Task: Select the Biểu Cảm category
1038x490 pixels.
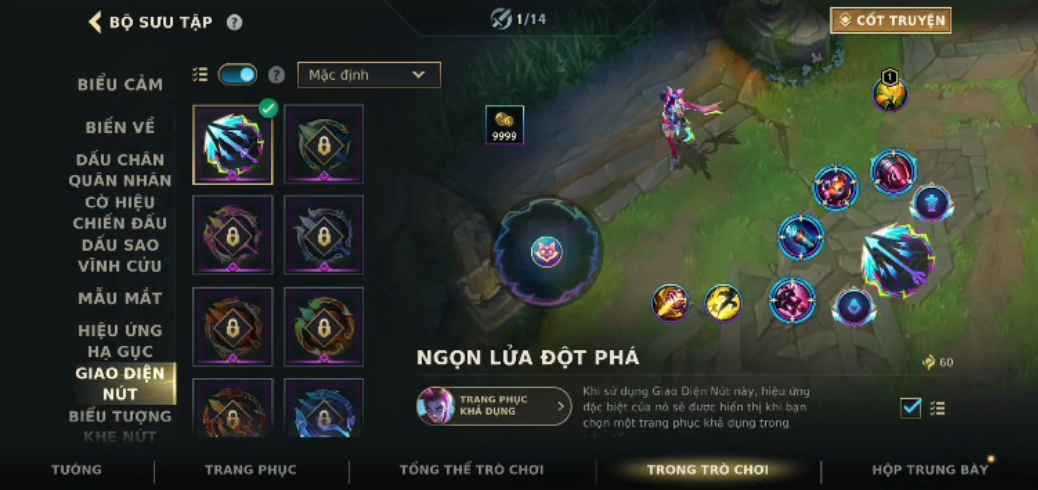Action: coord(120,85)
